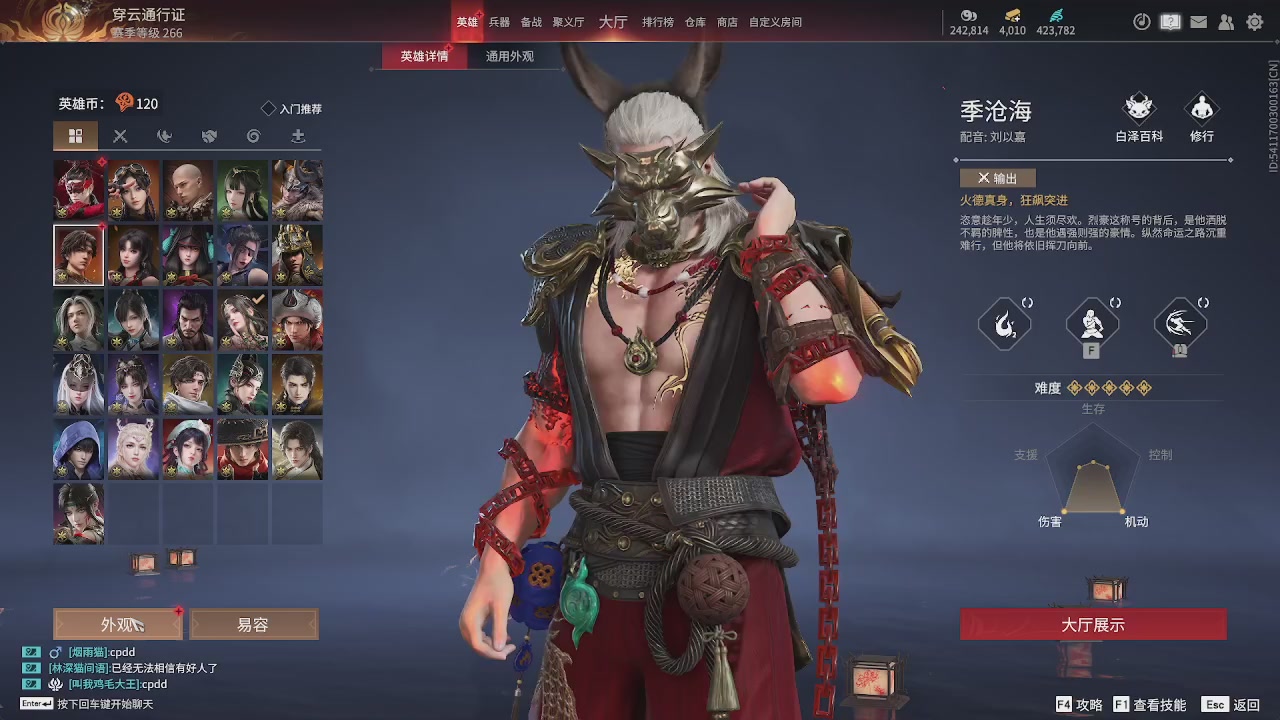
Task: Click the 大厅展示 button
Action: pyautogui.click(x=1093, y=623)
